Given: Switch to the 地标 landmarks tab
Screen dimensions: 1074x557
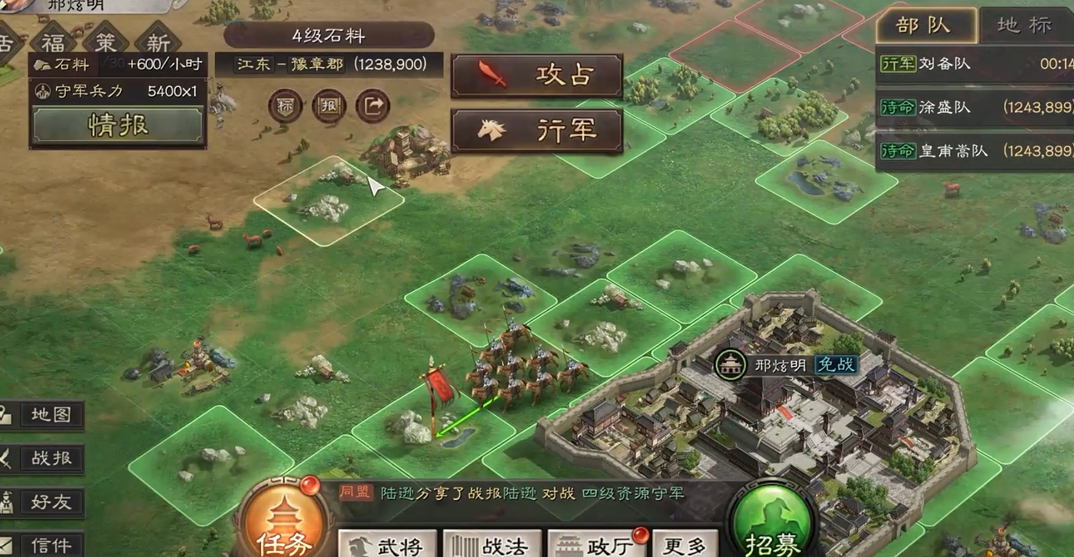Looking at the screenshot, I should pos(1024,26).
